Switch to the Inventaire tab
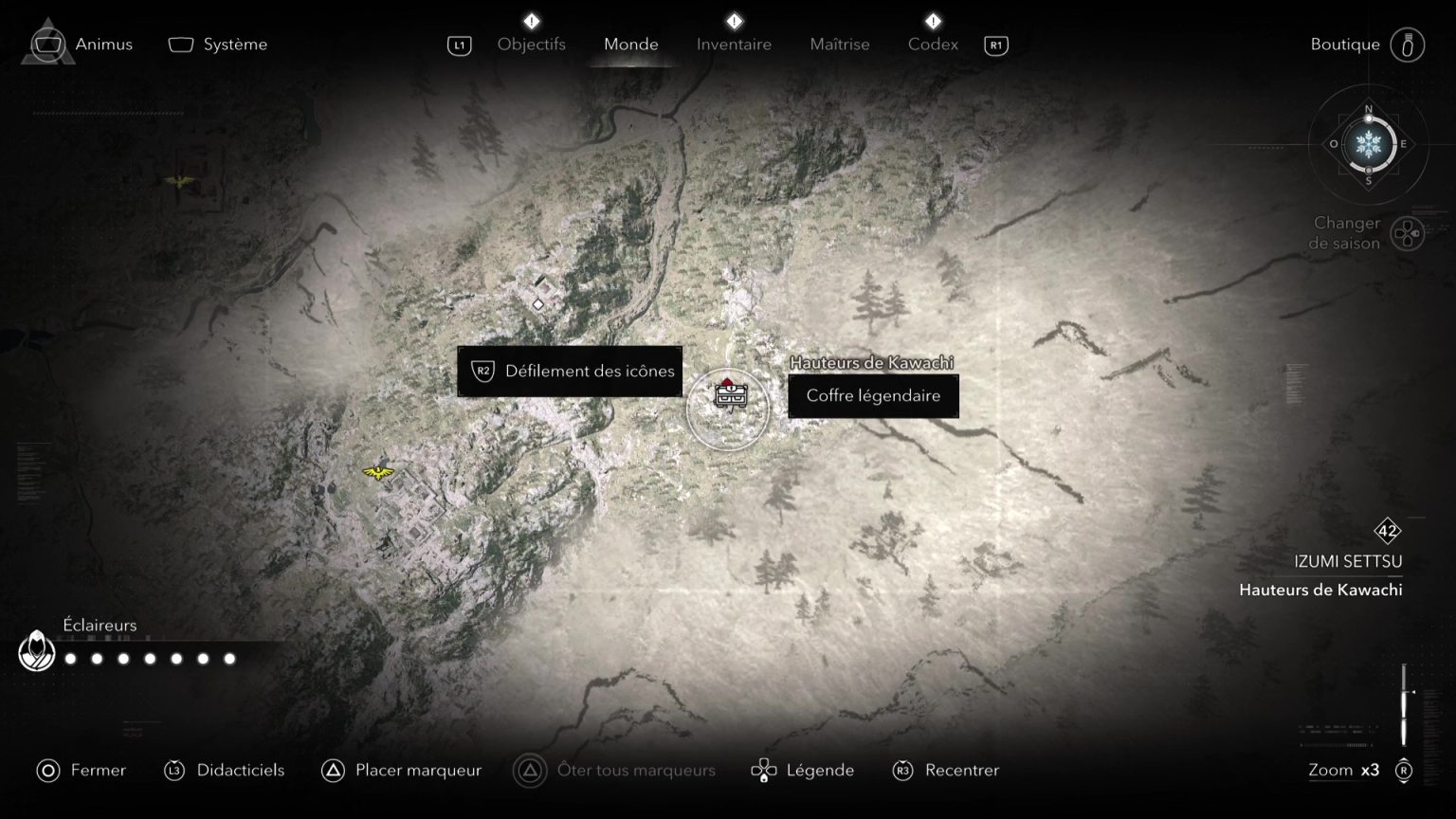The width and height of the screenshot is (1456, 819). pos(734,44)
